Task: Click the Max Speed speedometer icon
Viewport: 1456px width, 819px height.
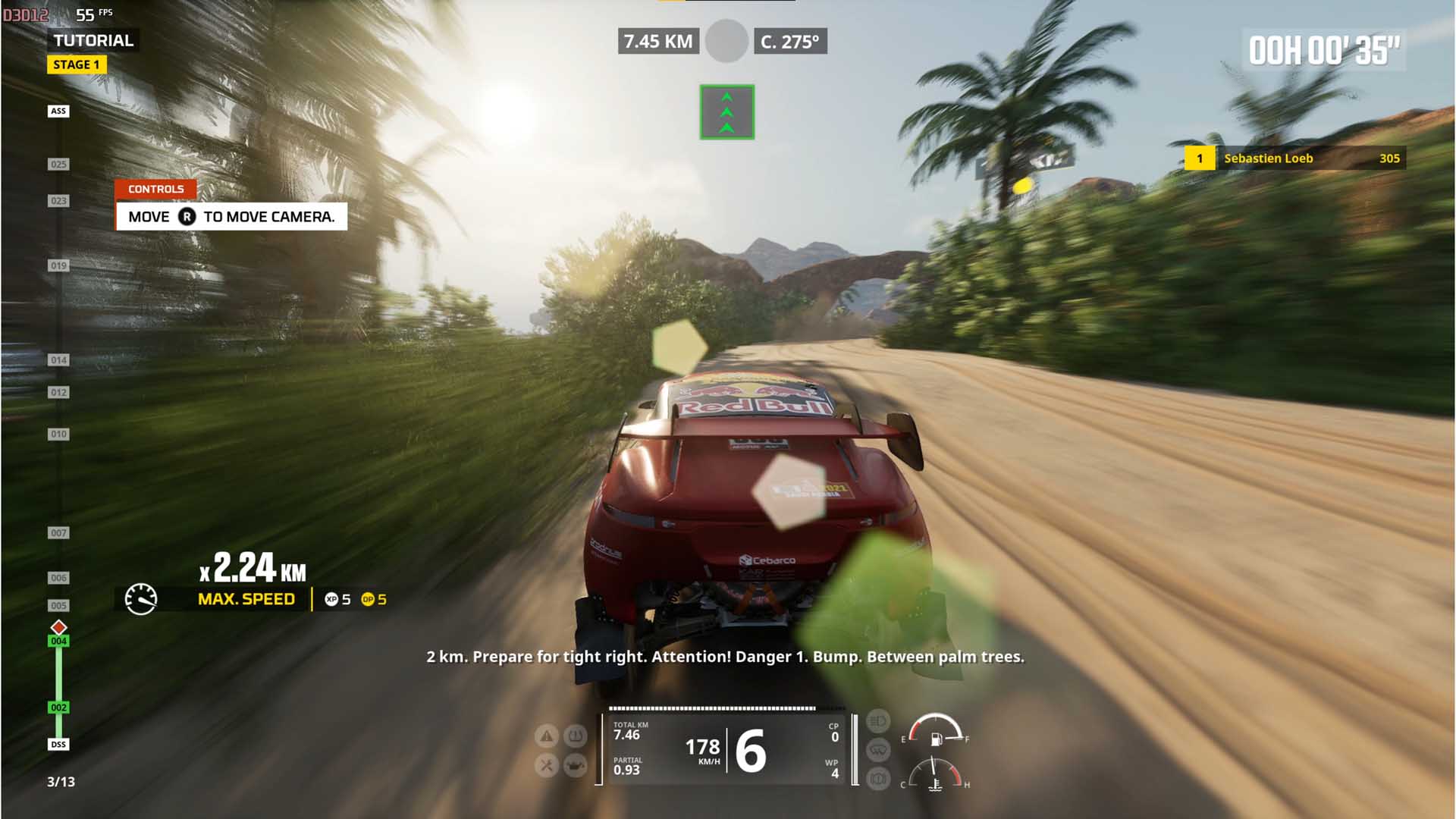Action: [x=141, y=599]
